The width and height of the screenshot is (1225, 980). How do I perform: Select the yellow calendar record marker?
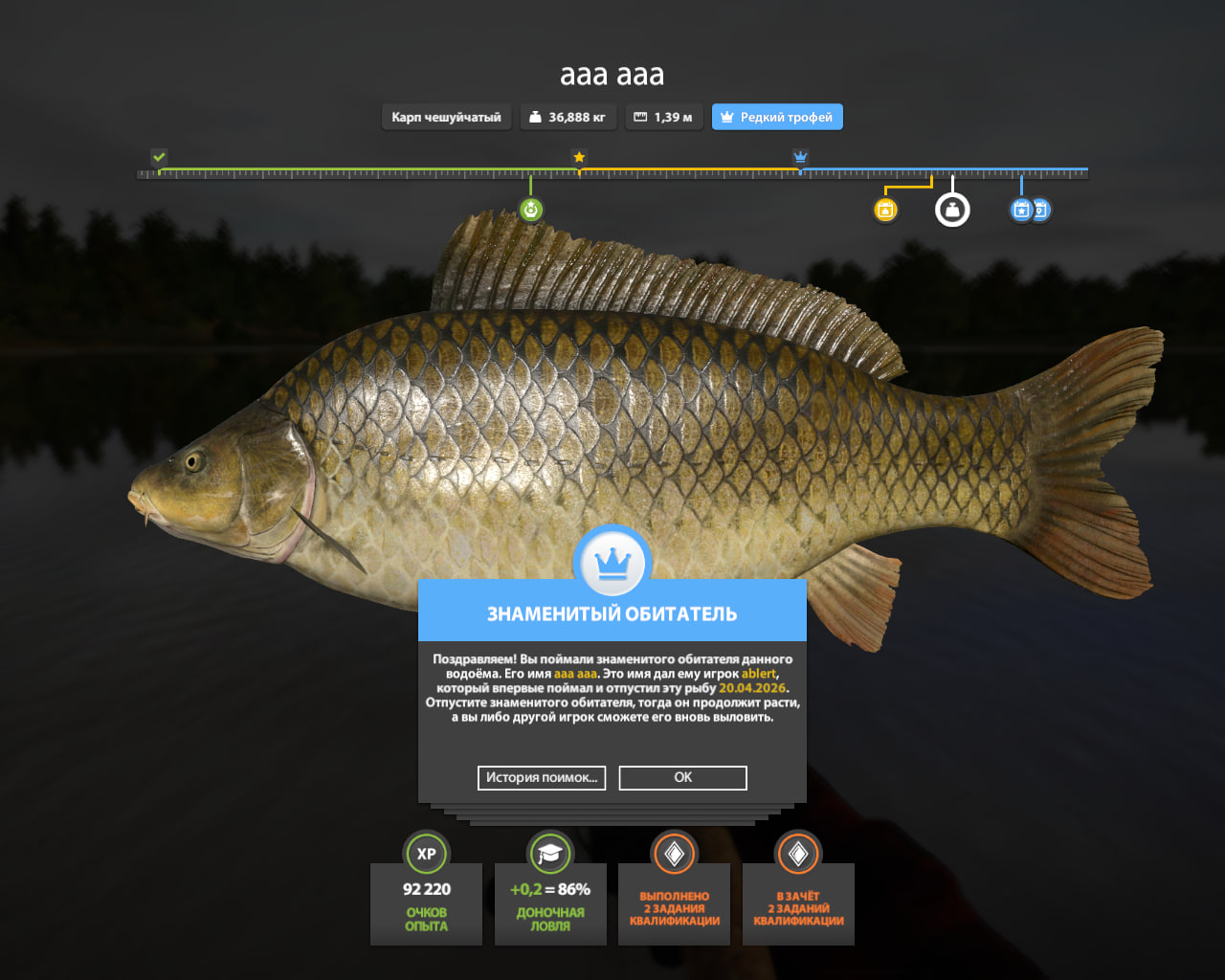(886, 210)
